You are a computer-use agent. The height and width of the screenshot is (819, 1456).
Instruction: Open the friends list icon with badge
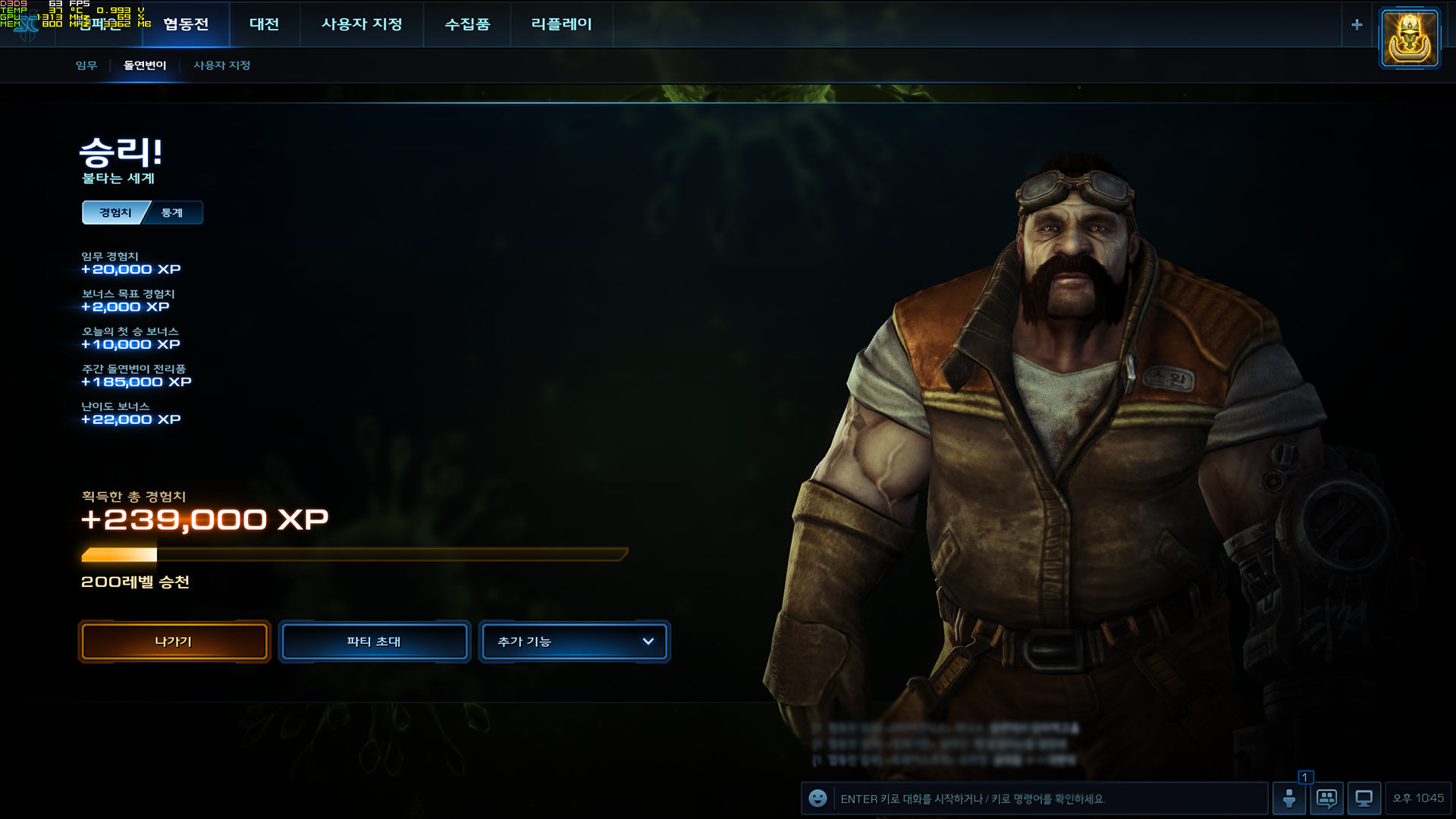(x=1289, y=799)
